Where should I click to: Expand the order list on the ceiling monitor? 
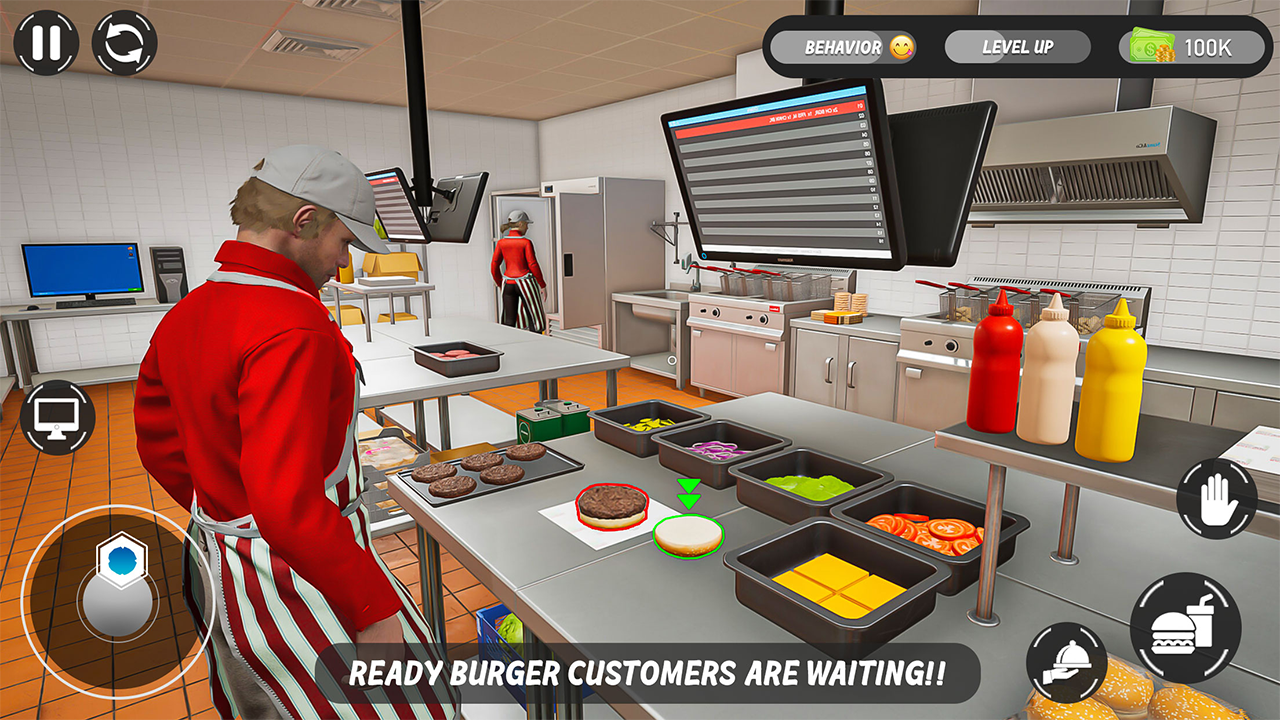(x=775, y=175)
